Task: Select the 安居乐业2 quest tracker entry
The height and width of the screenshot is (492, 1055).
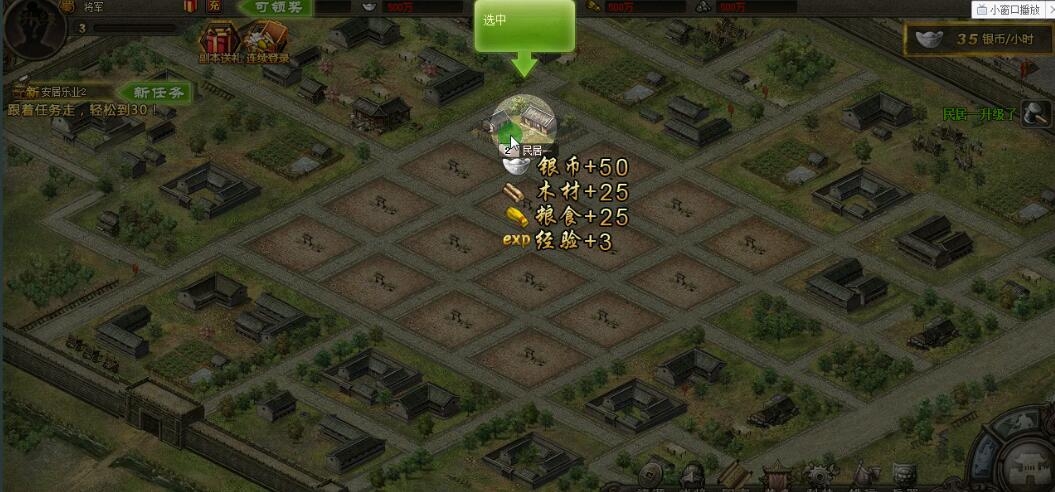Action: click(64, 92)
